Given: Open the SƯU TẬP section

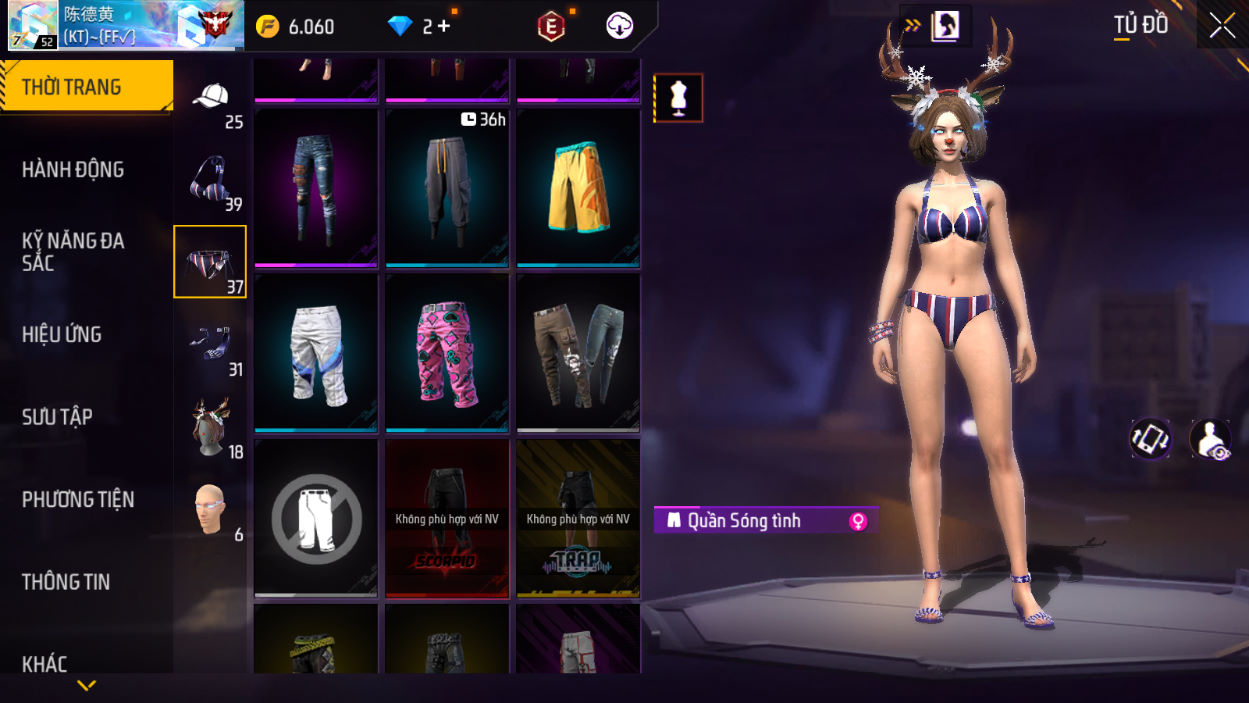Looking at the screenshot, I should tap(57, 417).
